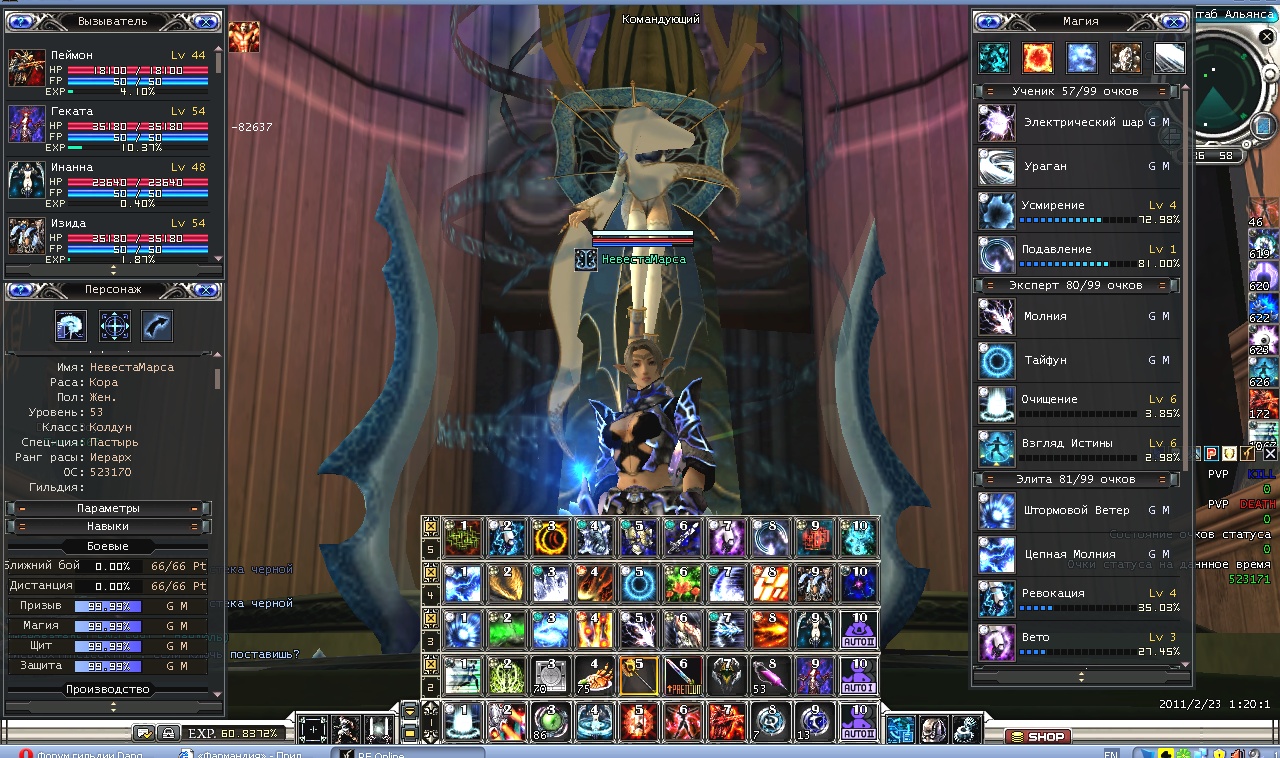The height and width of the screenshot is (758, 1280).
Task: Open help for the Магия window
Action: [x=990, y=21]
